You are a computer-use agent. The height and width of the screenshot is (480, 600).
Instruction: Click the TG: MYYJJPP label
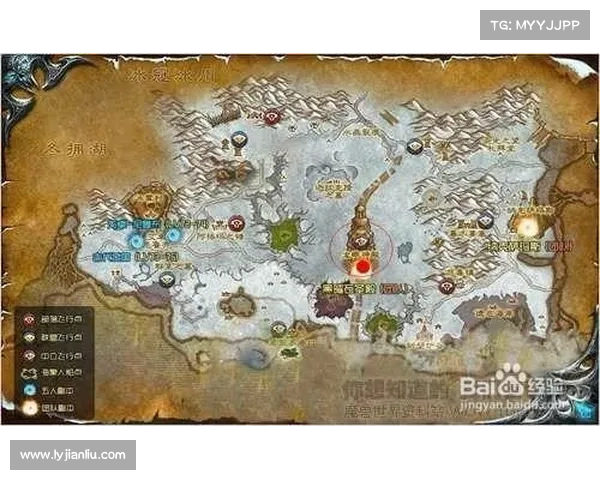535,24
